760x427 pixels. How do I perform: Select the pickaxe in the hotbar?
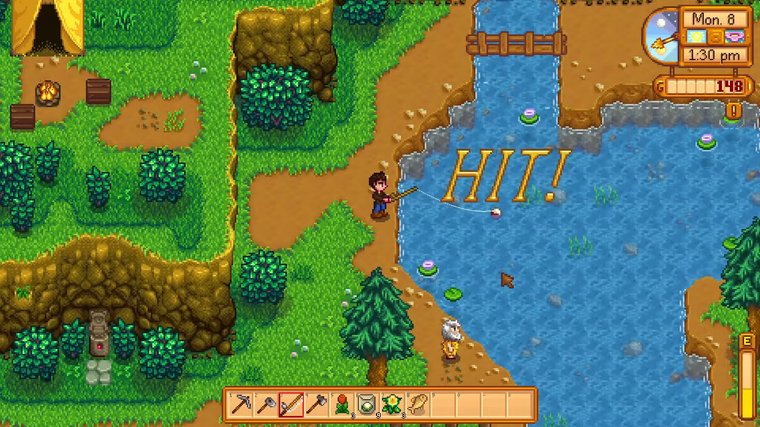coord(241,405)
